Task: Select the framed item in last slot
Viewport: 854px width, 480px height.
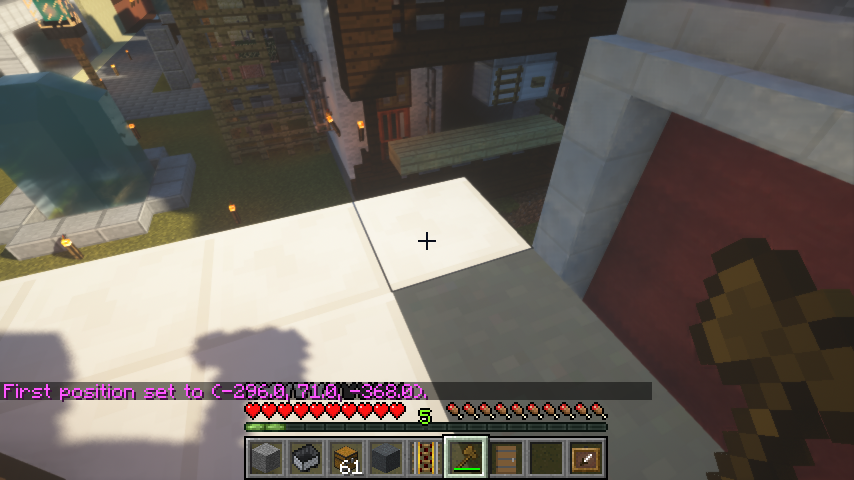Action: point(586,458)
